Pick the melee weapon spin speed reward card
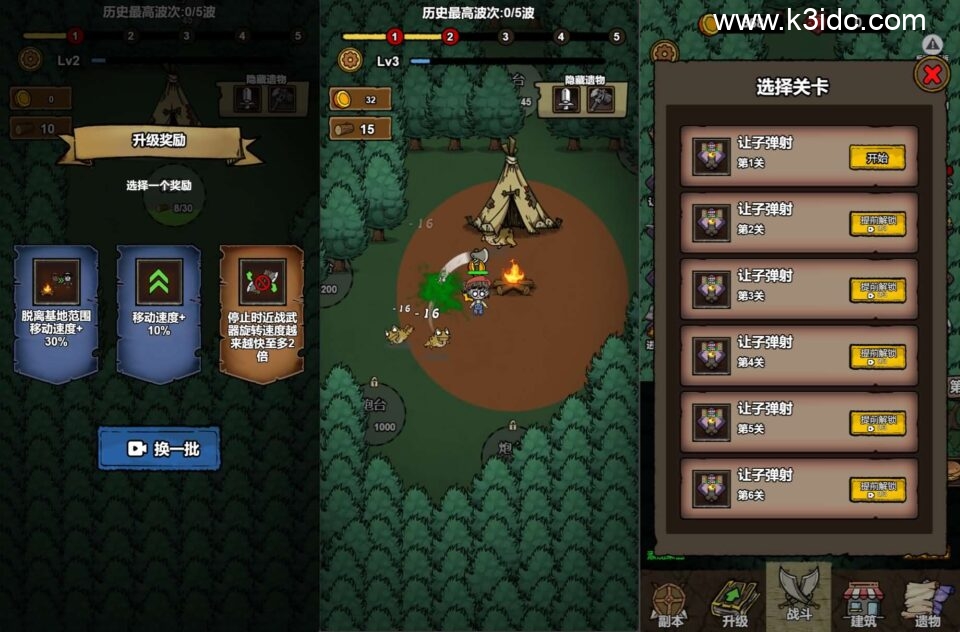960x632 pixels. [262, 313]
